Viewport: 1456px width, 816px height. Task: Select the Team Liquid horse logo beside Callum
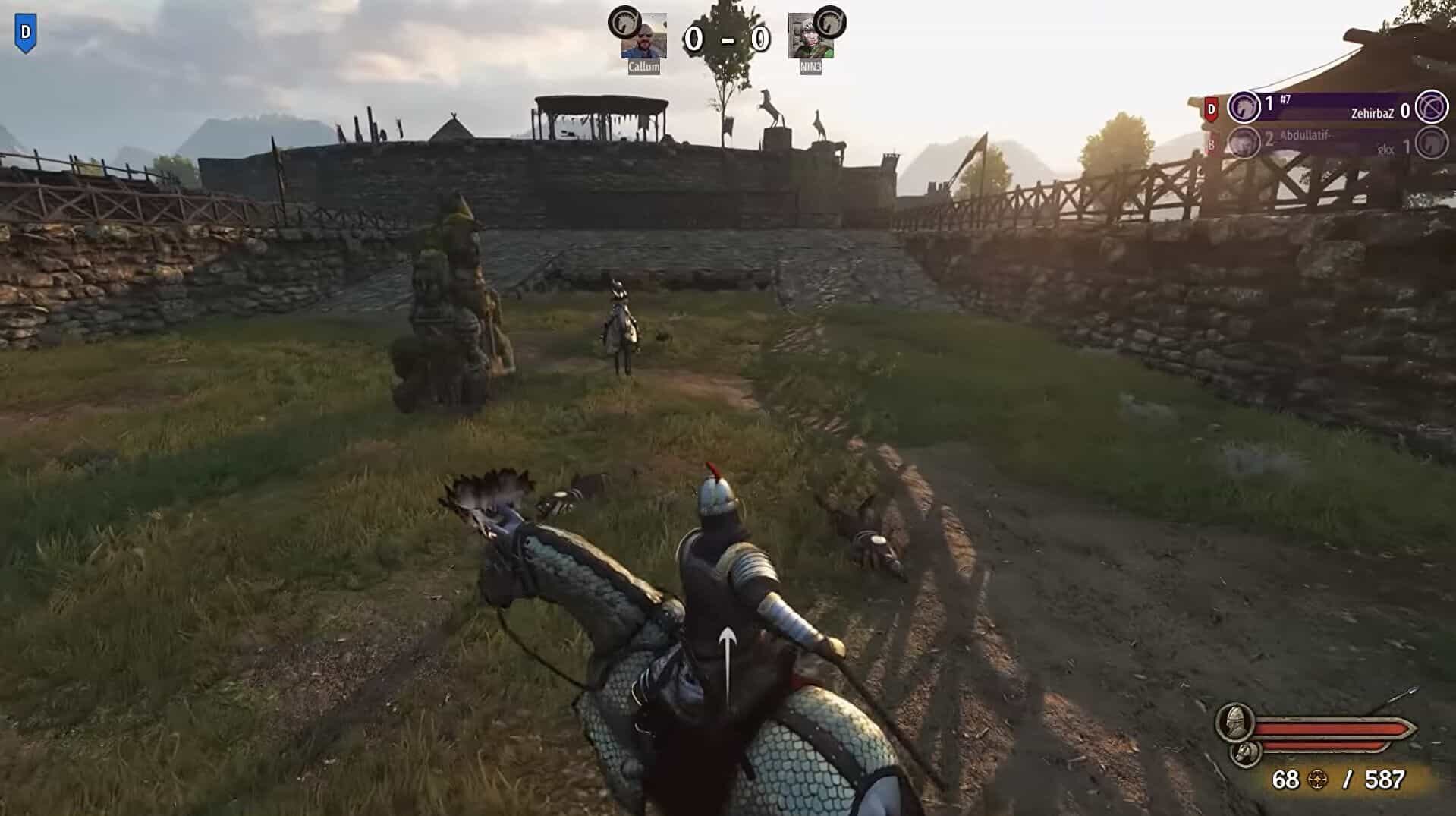pyautogui.click(x=624, y=22)
